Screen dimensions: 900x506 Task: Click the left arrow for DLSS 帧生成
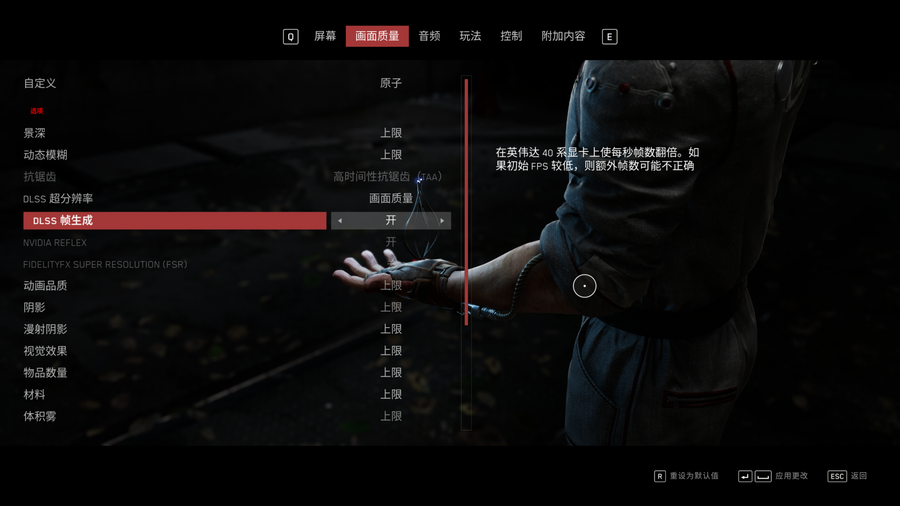340,221
